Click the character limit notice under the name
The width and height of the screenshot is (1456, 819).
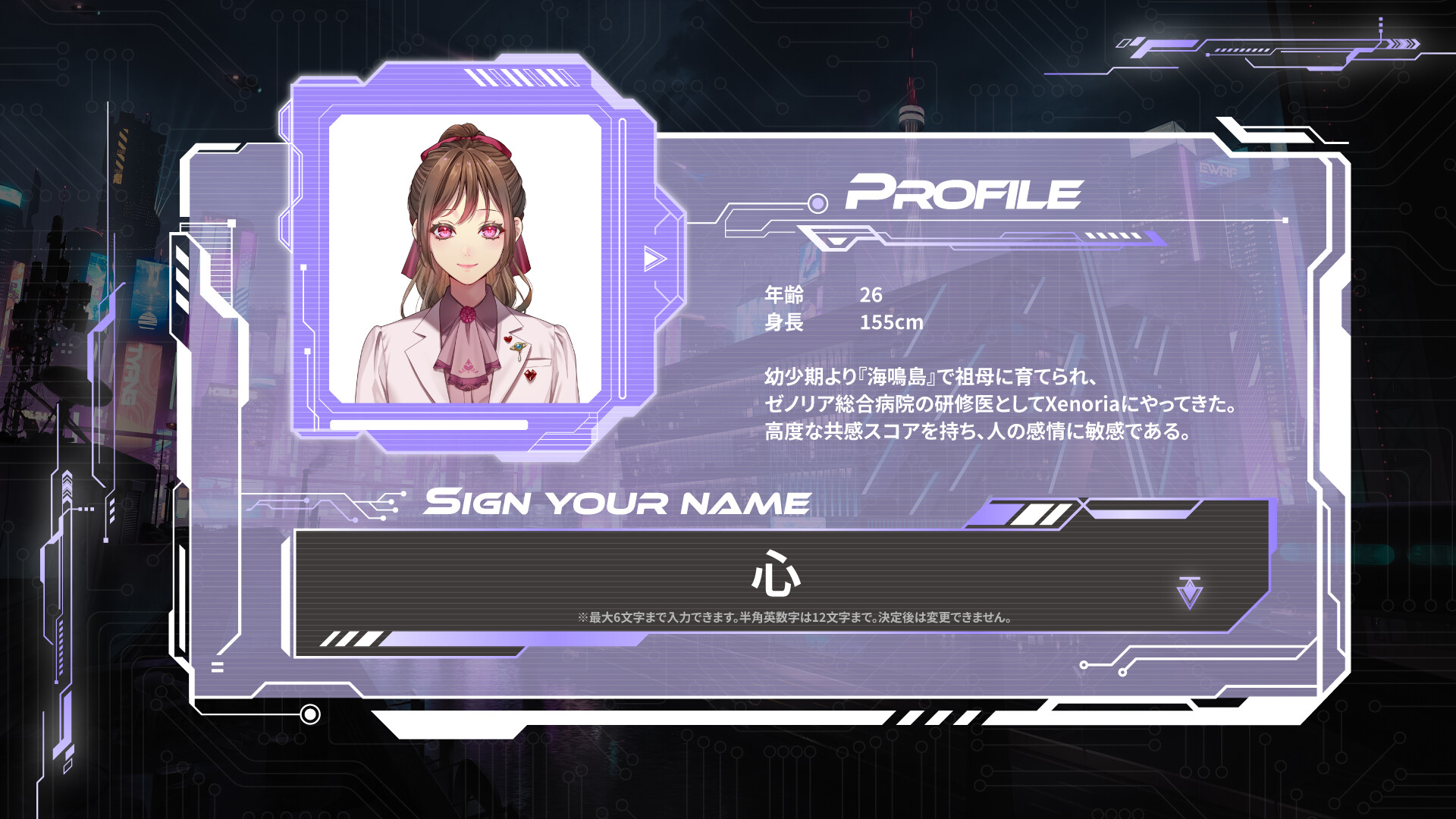[796, 617]
